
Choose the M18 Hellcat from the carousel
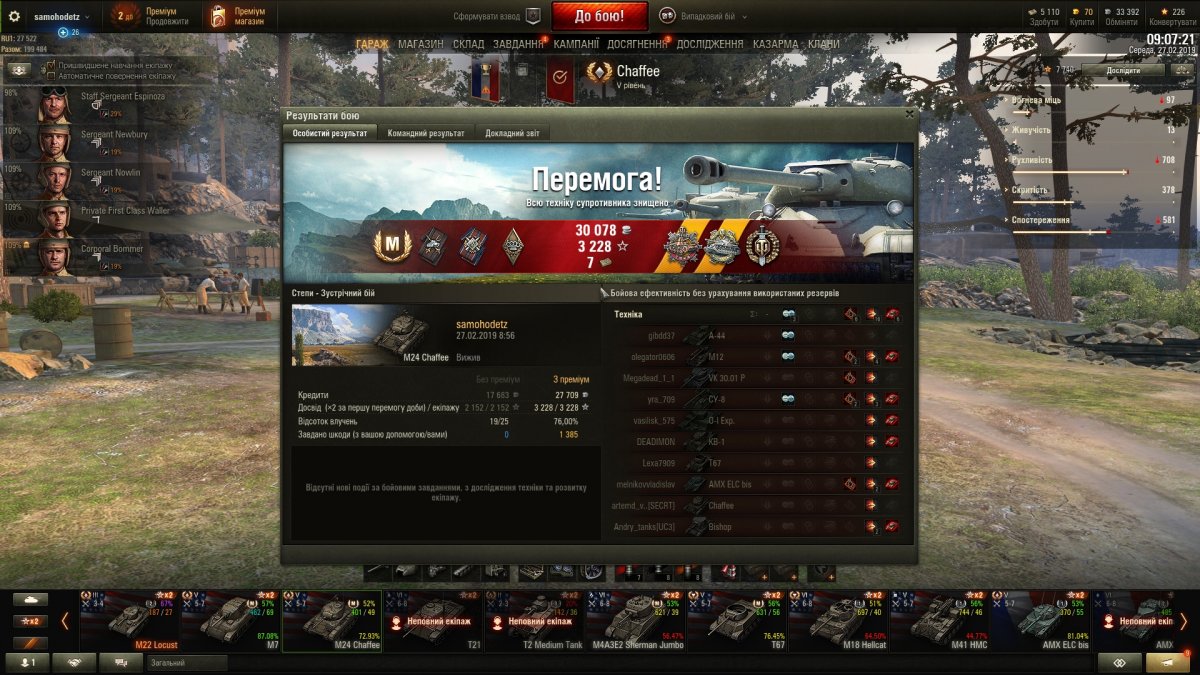point(840,620)
